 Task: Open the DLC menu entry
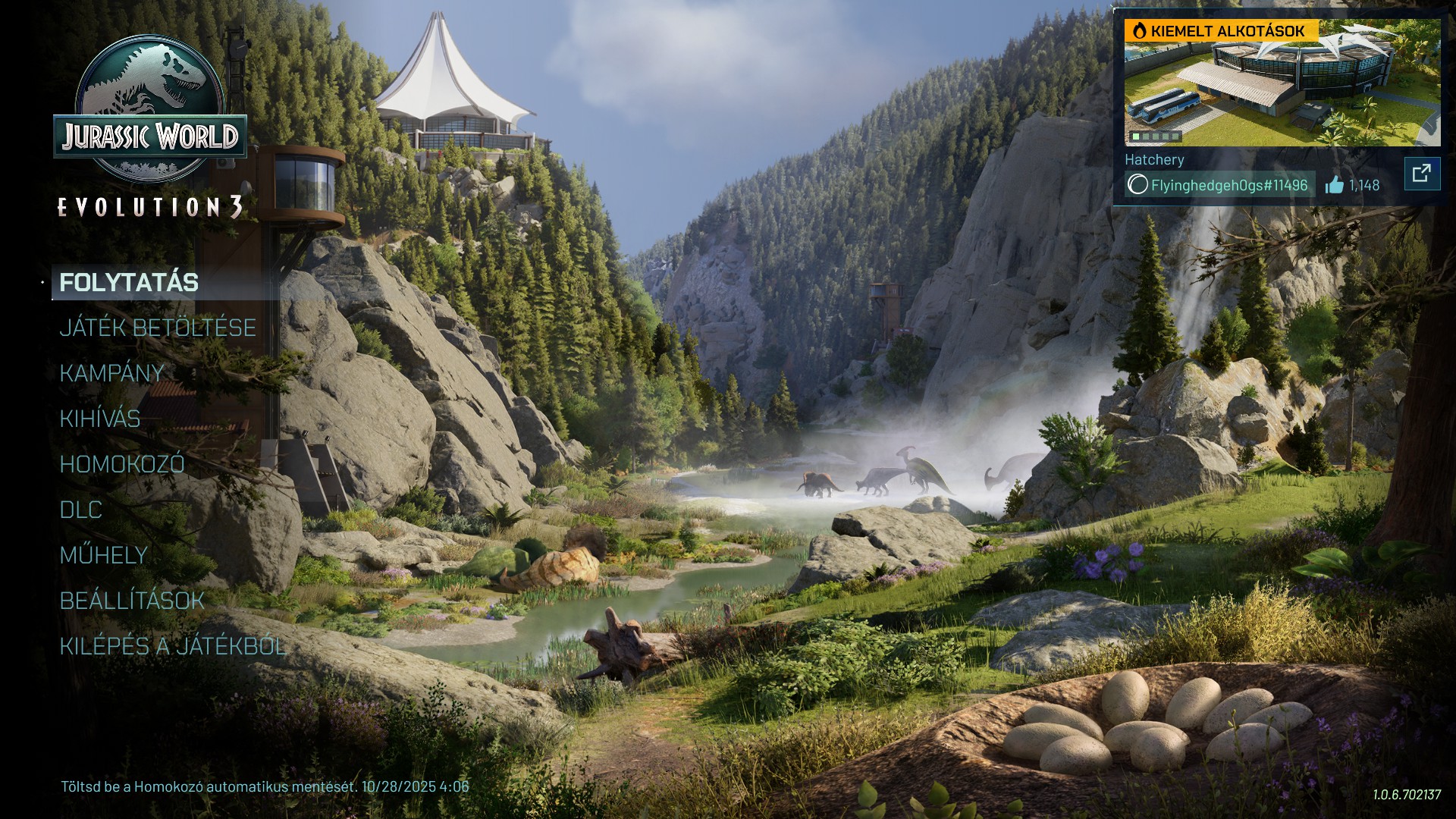(81, 510)
